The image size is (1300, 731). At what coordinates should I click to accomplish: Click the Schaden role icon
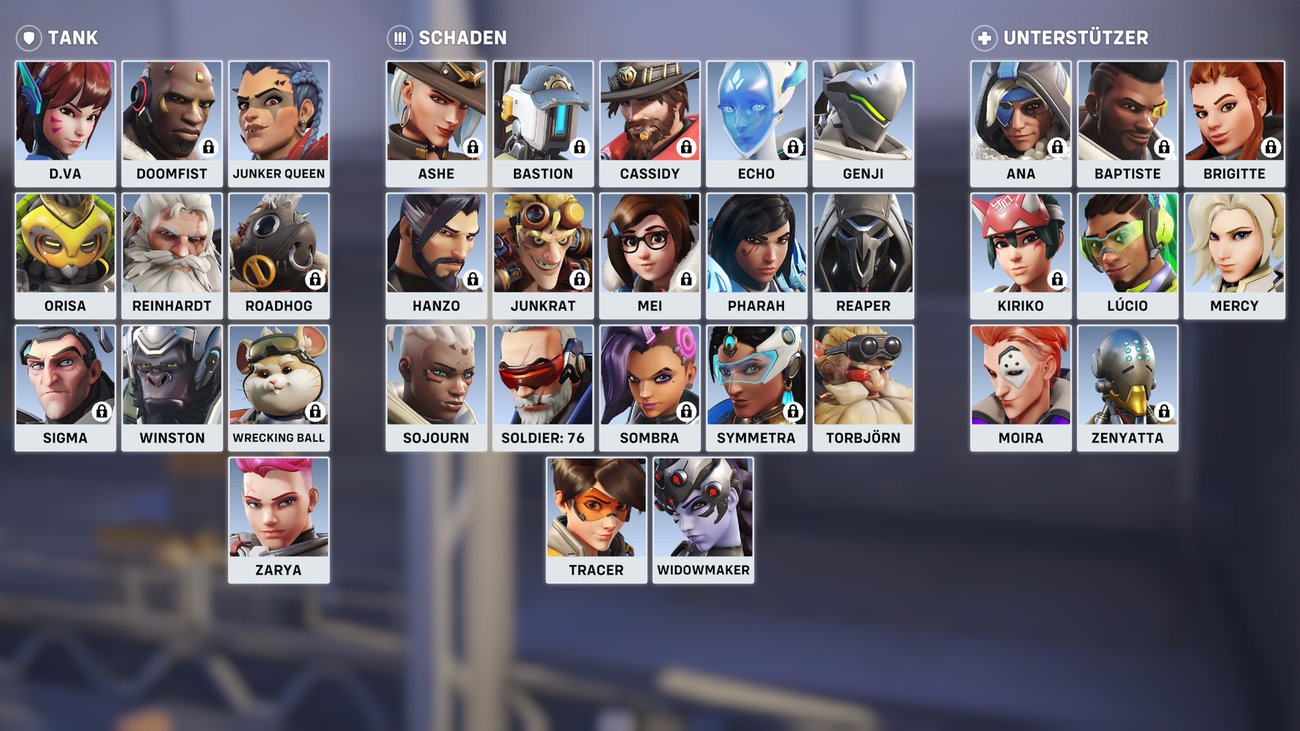coord(397,37)
